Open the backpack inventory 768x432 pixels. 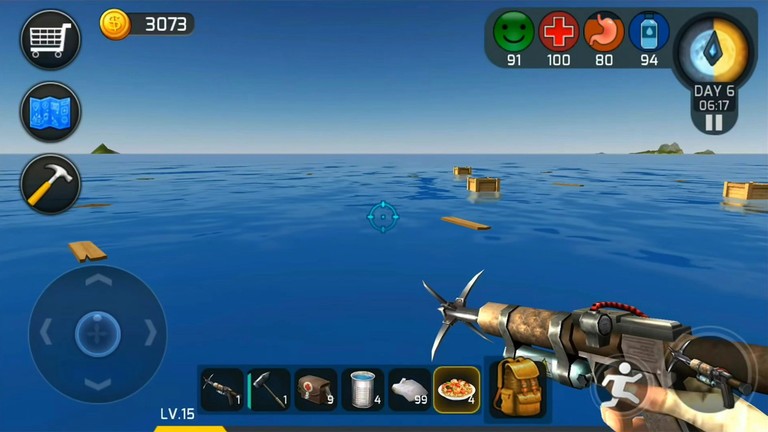click(x=516, y=389)
